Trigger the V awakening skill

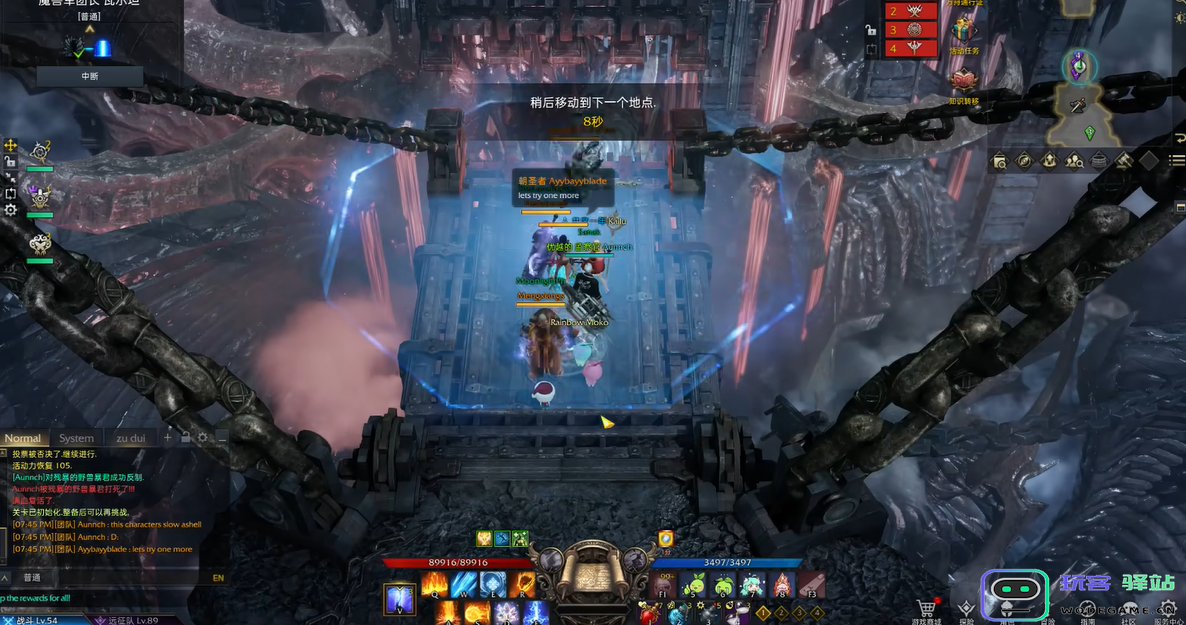[x=399, y=599]
